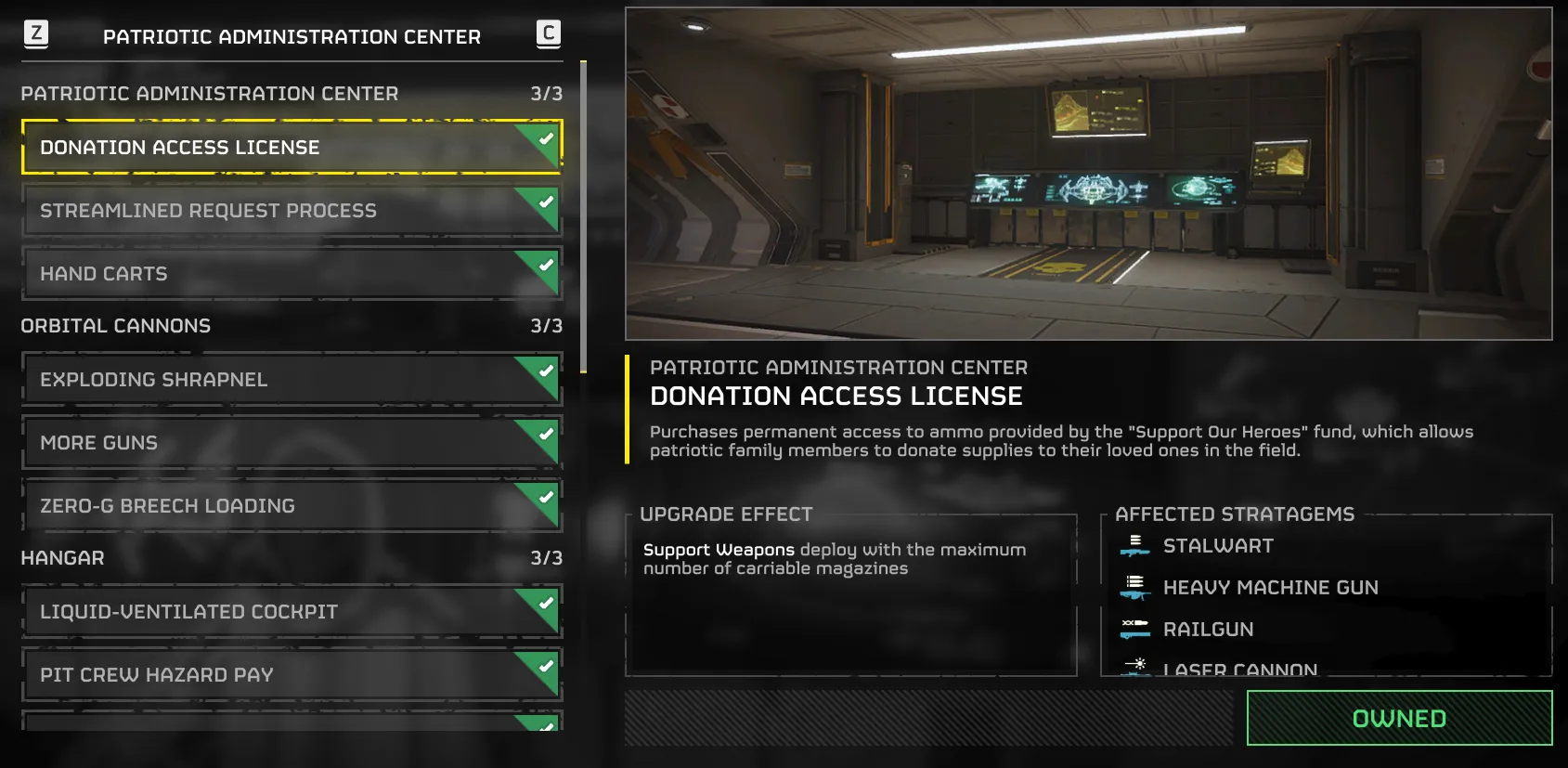Select Stalwart in affected stratagems
Image resolution: width=1568 pixels, height=768 pixels.
tap(1217, 546)
